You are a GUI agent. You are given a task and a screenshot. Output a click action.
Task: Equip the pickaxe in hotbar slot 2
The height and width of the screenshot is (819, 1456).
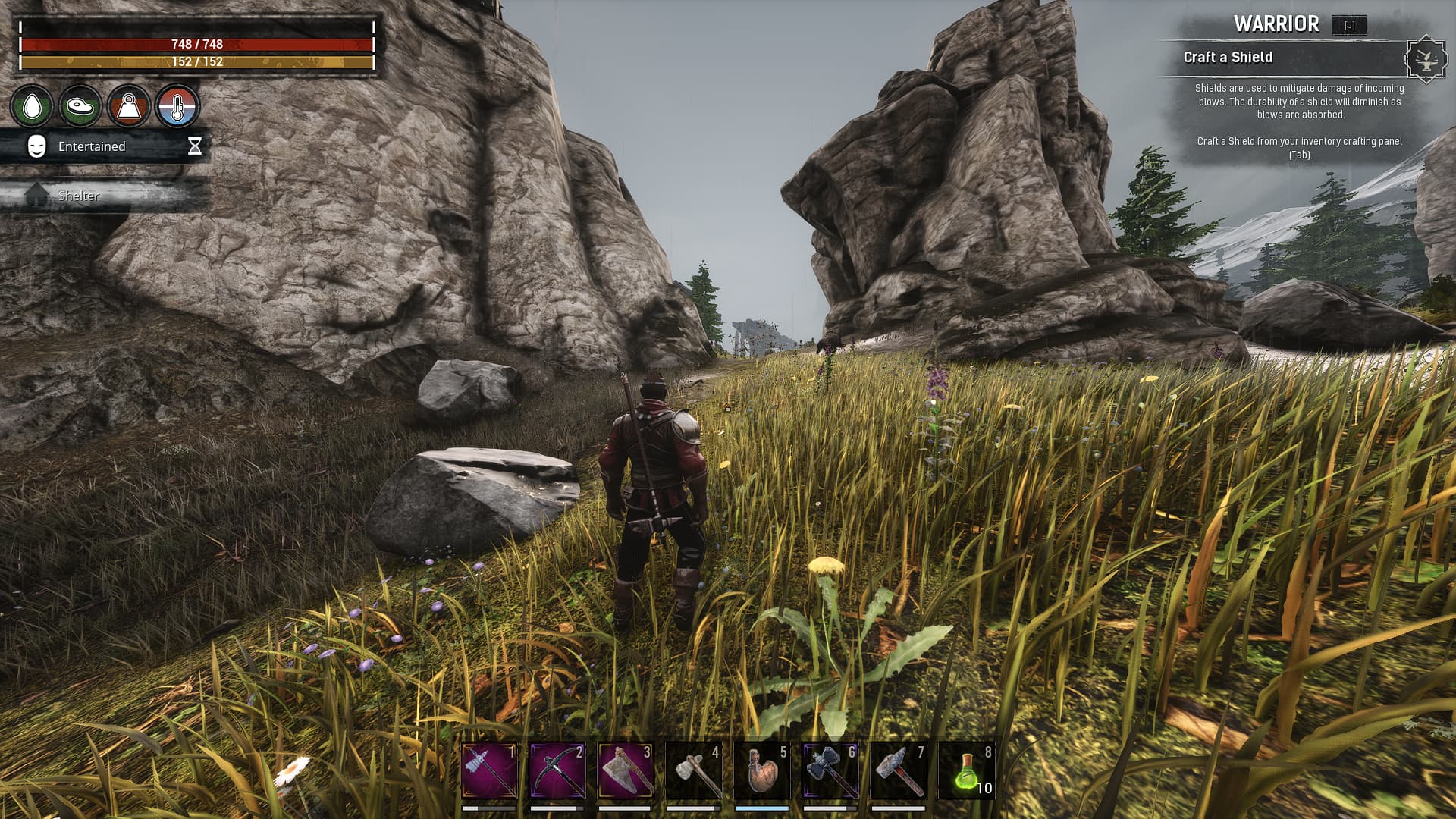557,770
